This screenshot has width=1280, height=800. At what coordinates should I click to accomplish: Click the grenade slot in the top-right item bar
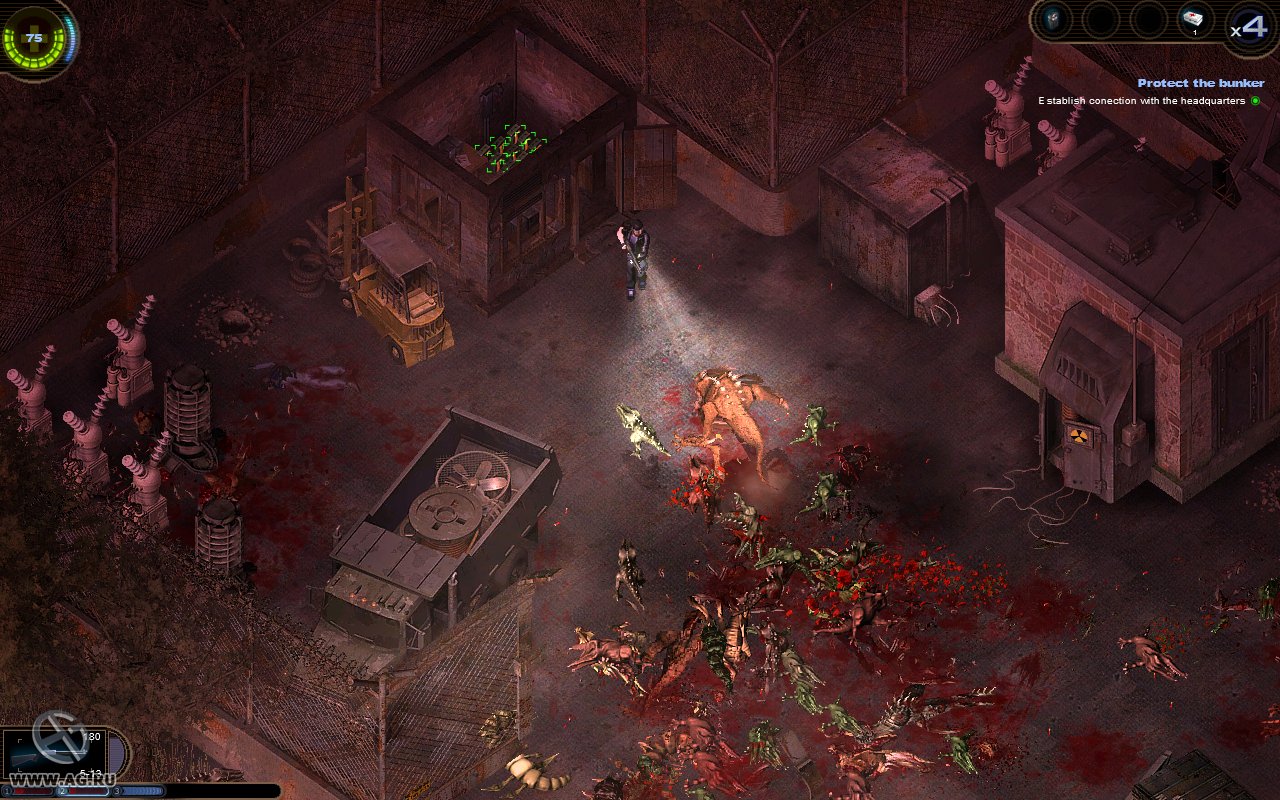1053,18
